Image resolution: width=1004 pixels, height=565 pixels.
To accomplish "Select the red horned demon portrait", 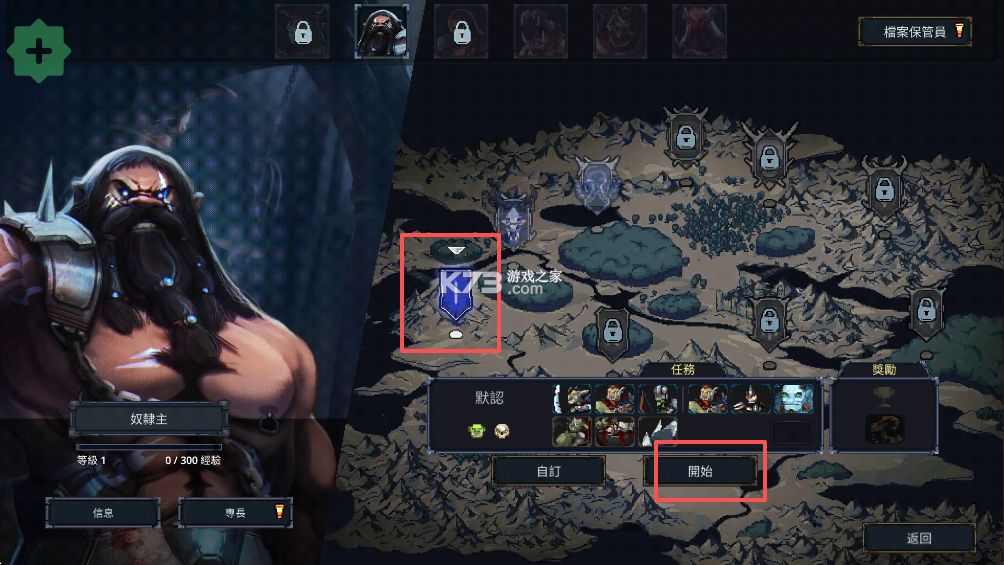I will tap(699, 31).
